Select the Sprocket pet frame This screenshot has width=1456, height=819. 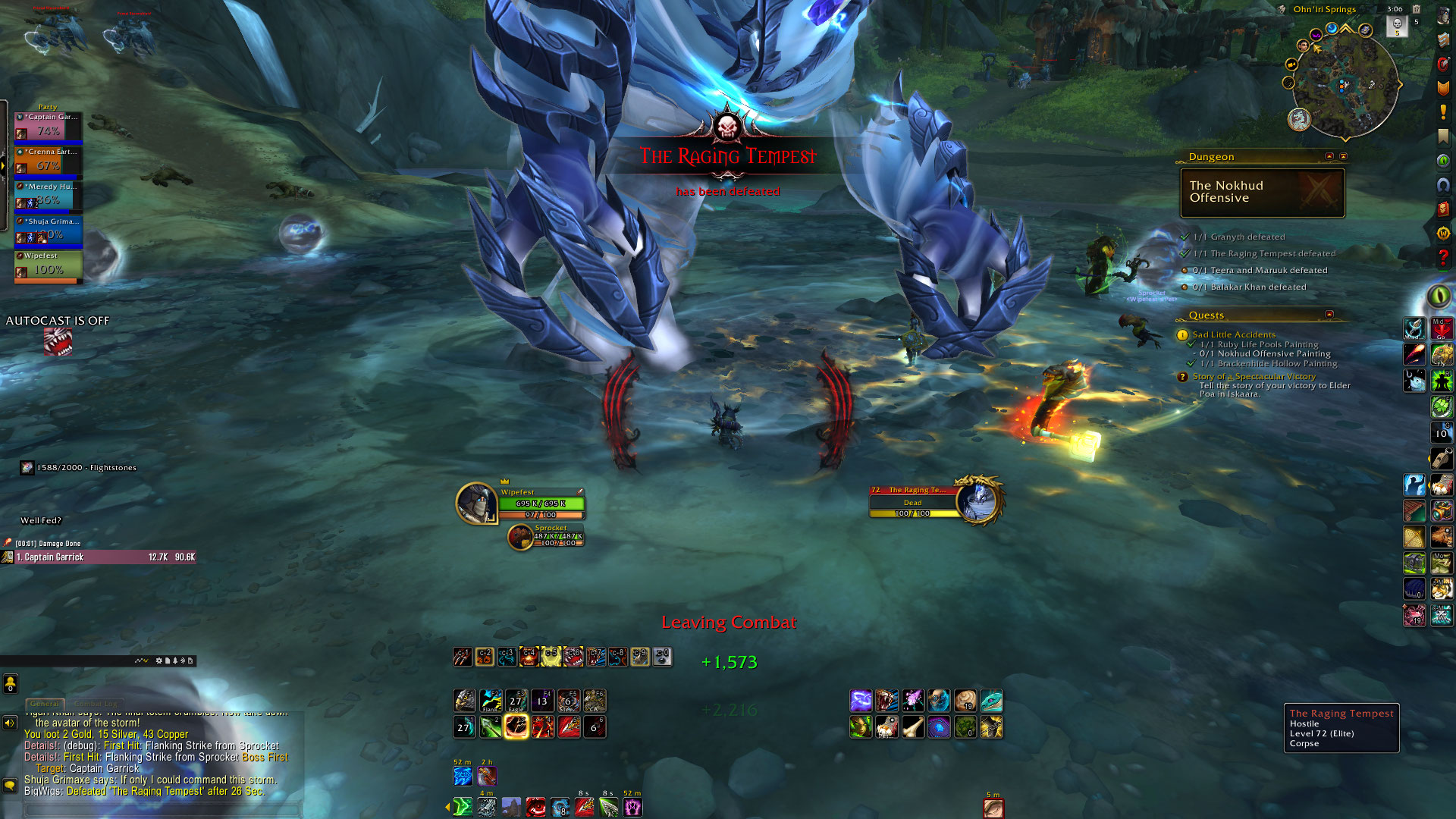tap(546, 536)
